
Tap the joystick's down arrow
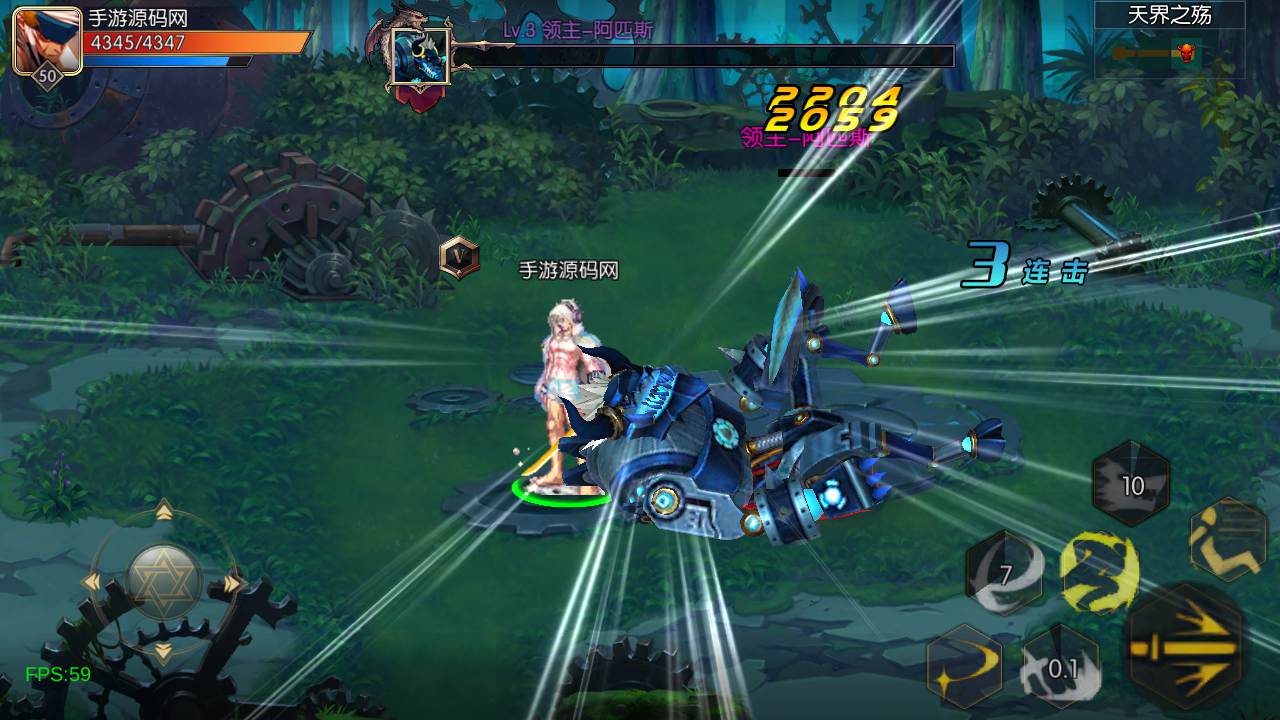[x=164, y=652]
